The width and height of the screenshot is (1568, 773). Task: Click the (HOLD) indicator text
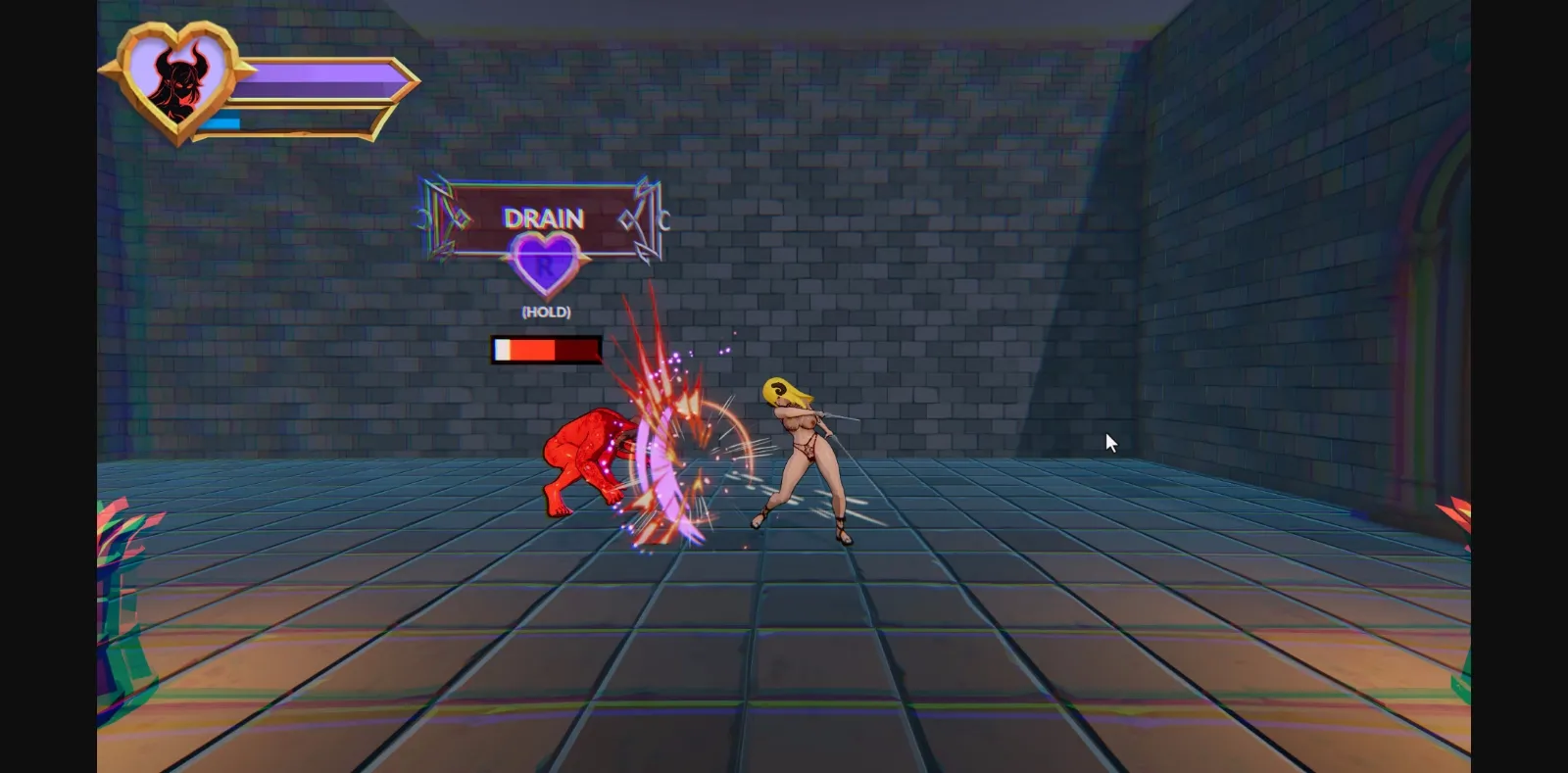545,311
